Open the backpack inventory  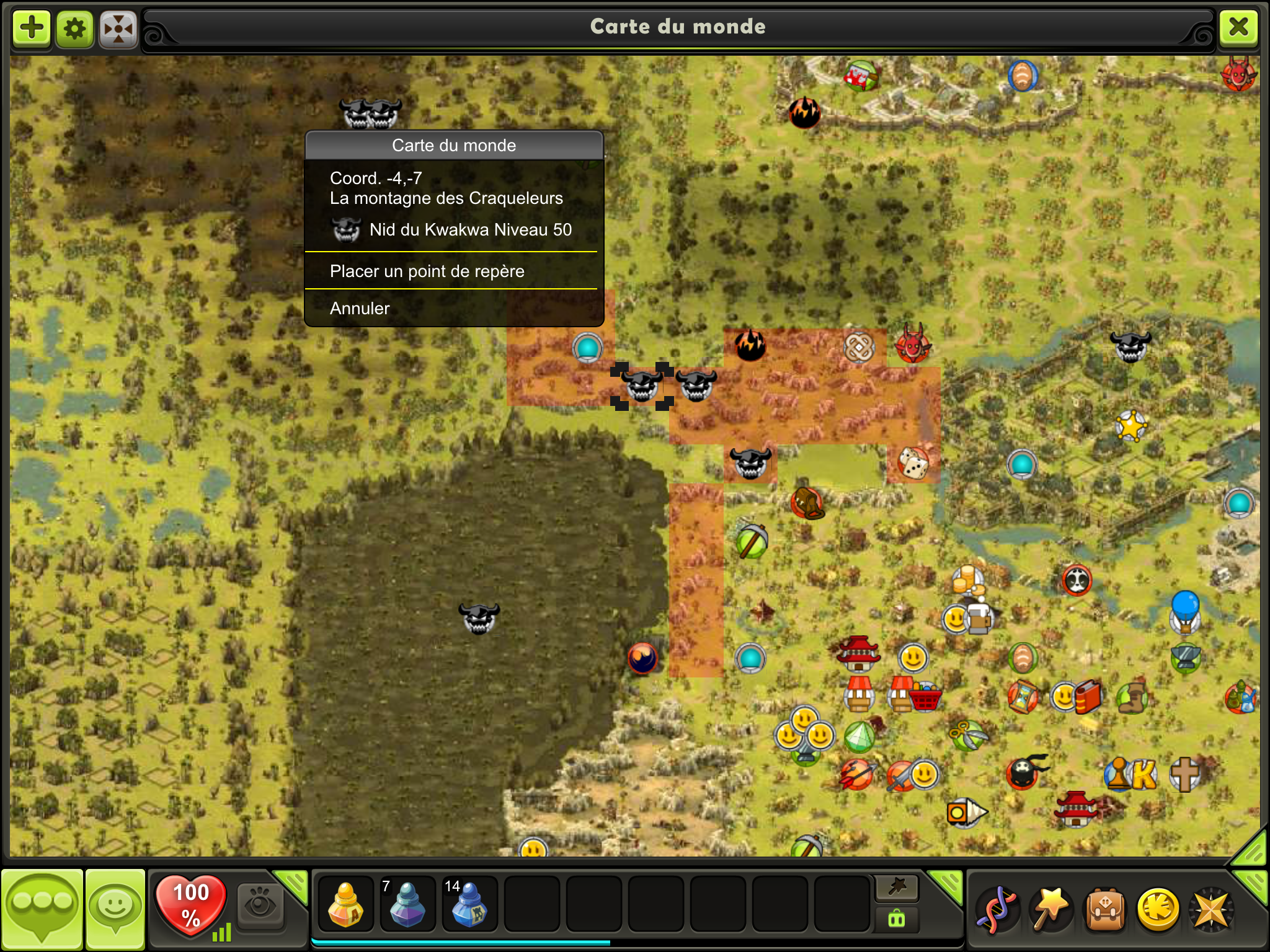click(x=1104, y=910)
